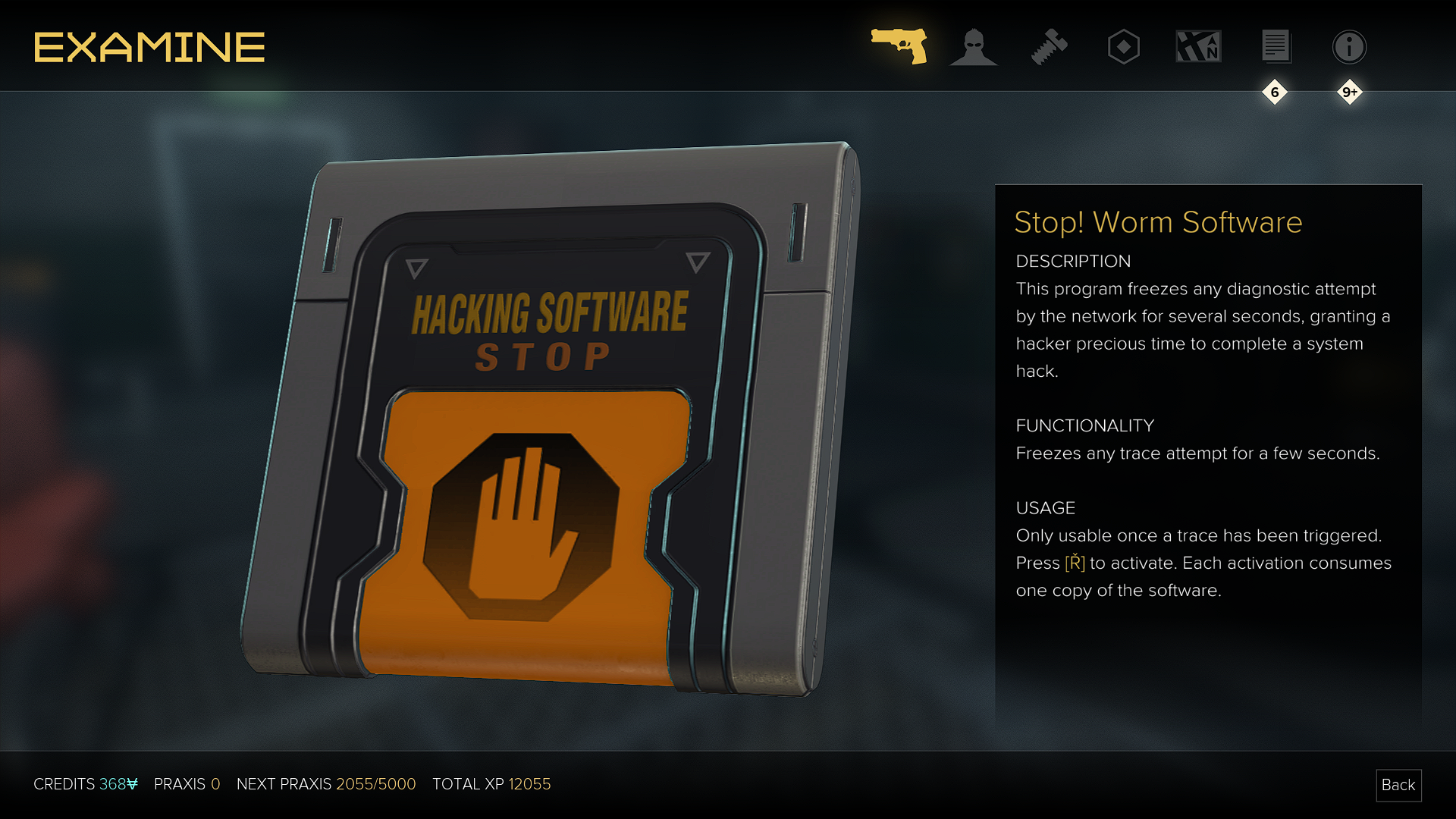Select the hexagon map tab
This screenshot has height=819, width=1456.
point(1123,47)
